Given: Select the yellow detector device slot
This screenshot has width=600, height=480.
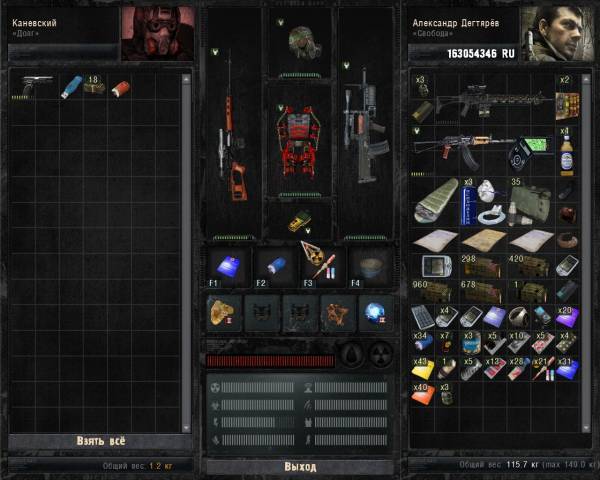Looking at the screenshot, I should [300, 220].
